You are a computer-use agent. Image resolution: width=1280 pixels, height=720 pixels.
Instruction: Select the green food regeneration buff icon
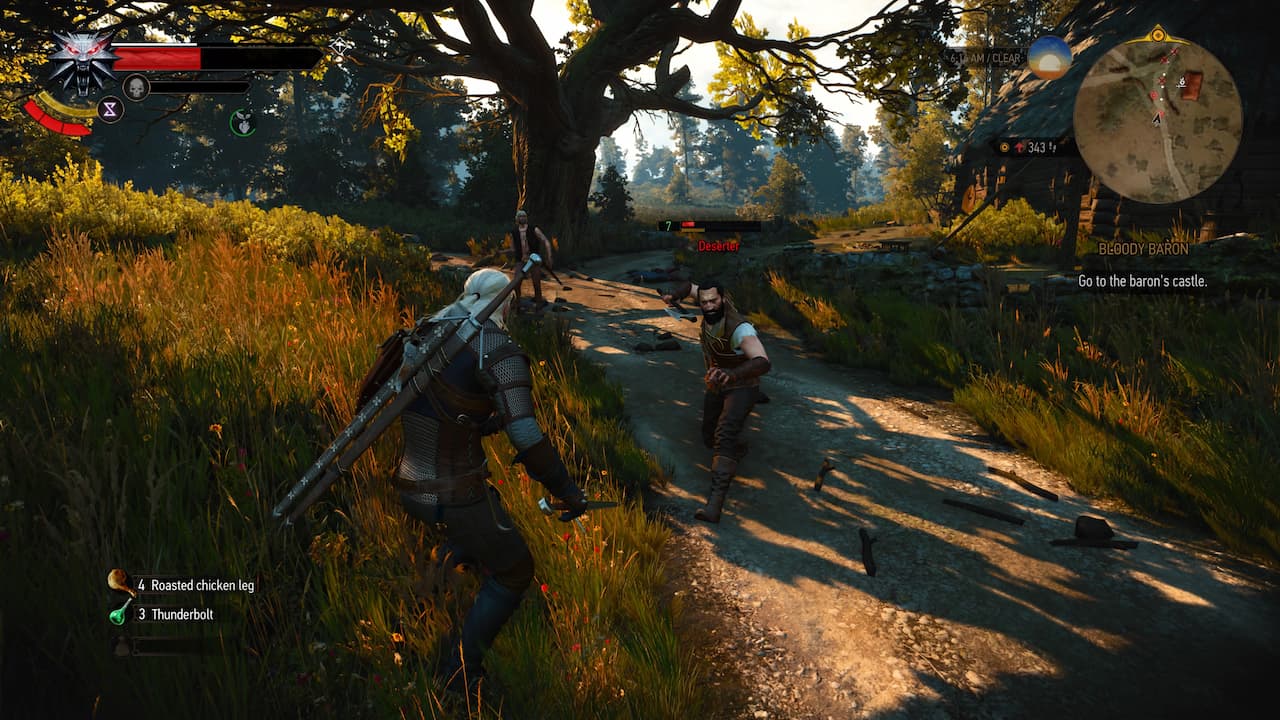point(244,122)
